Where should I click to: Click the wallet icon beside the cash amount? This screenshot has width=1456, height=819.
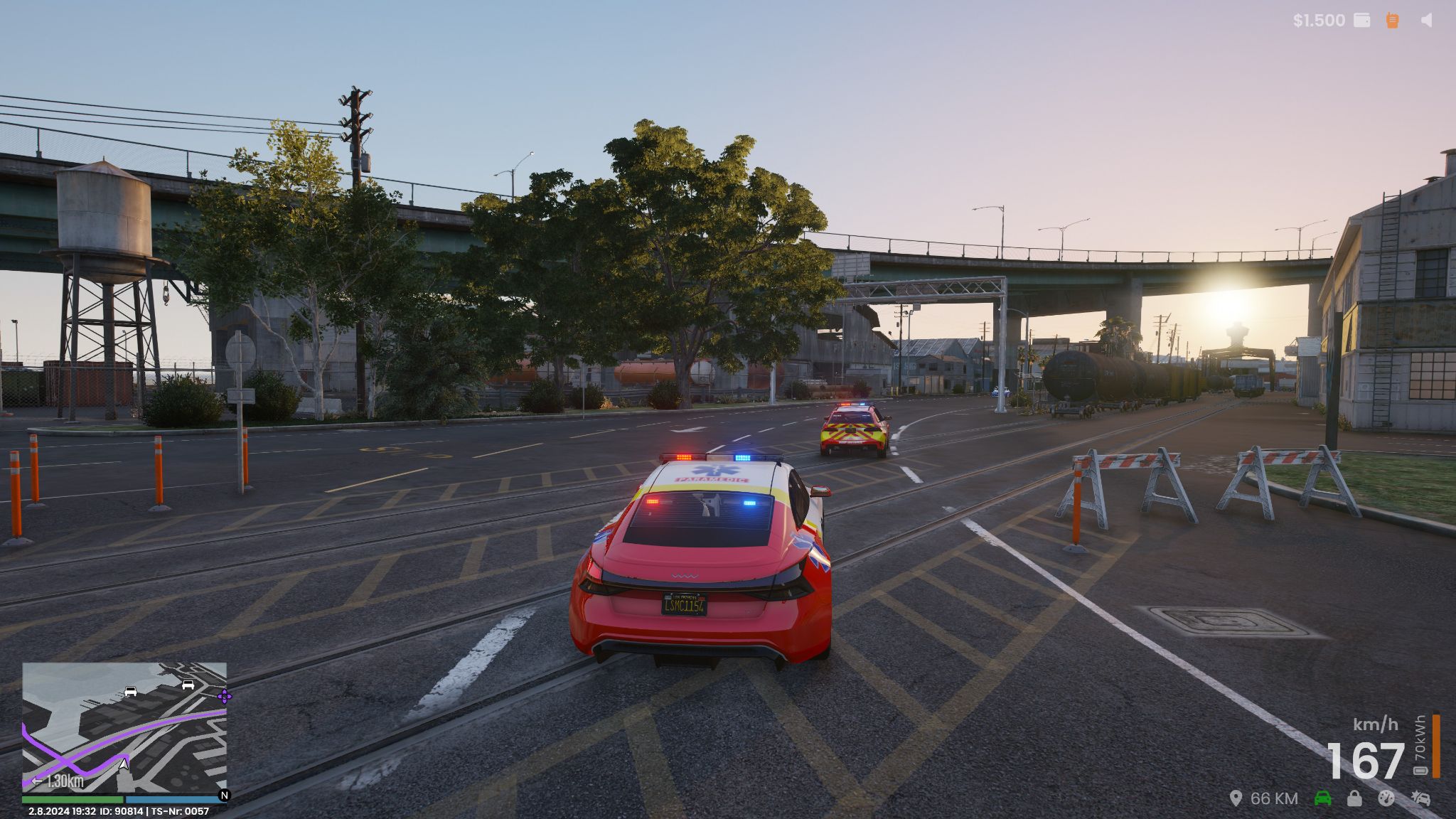(x=1361, y=20)
